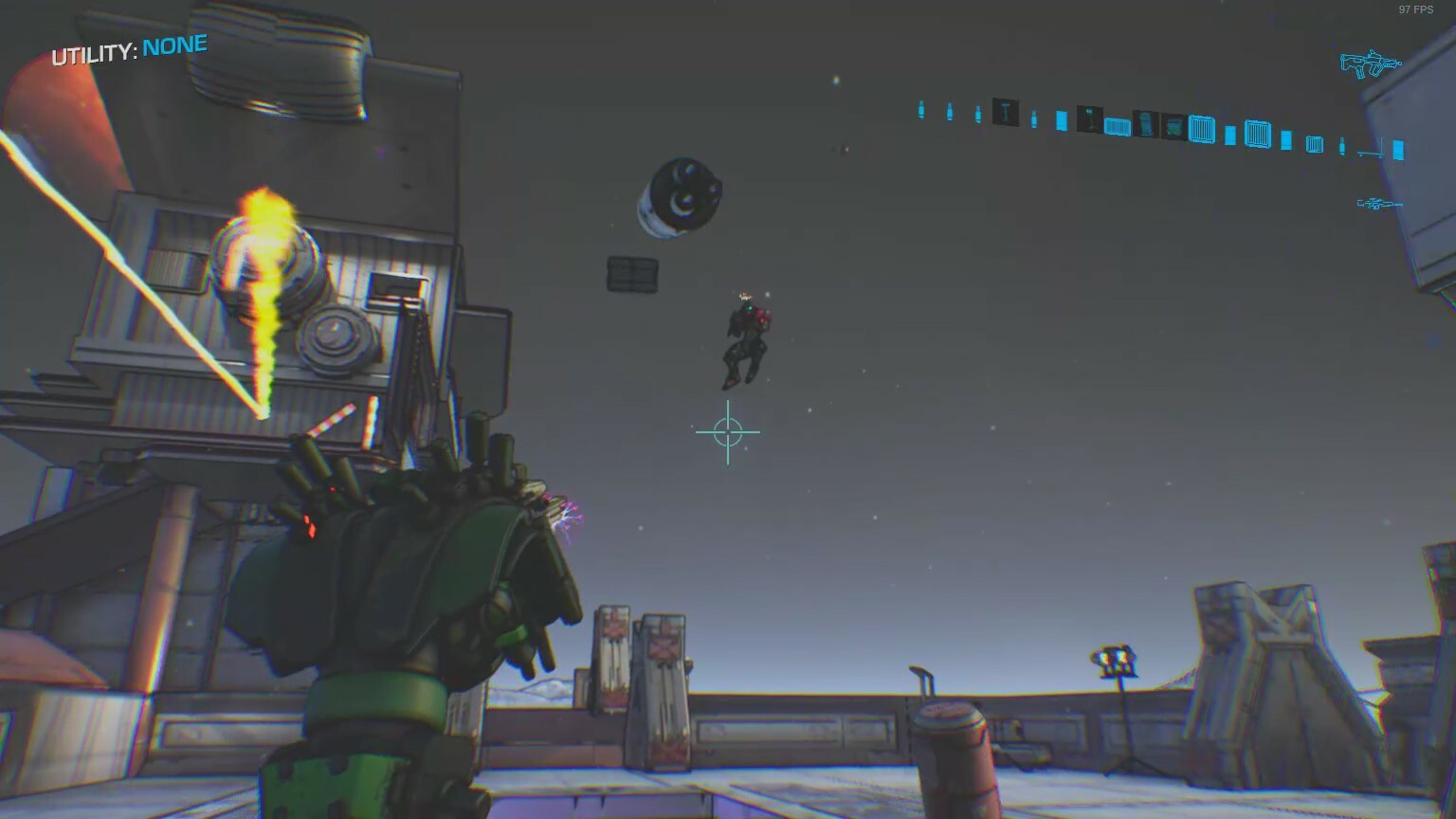Click the cyan NONE text next to UTILITY
Screen dimensions: 1456x819
173,44
